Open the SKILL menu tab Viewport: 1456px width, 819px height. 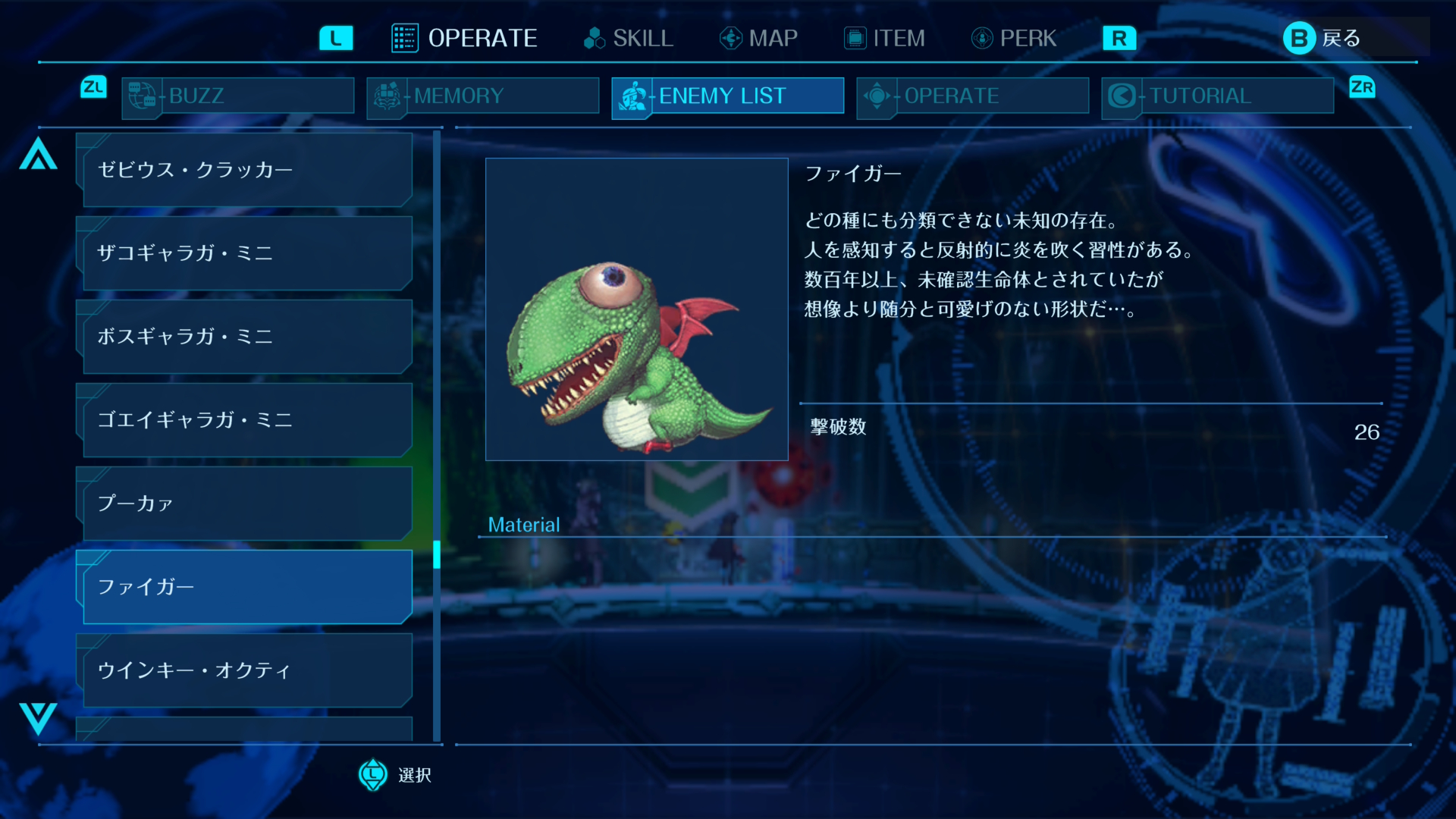click(629, 38)
